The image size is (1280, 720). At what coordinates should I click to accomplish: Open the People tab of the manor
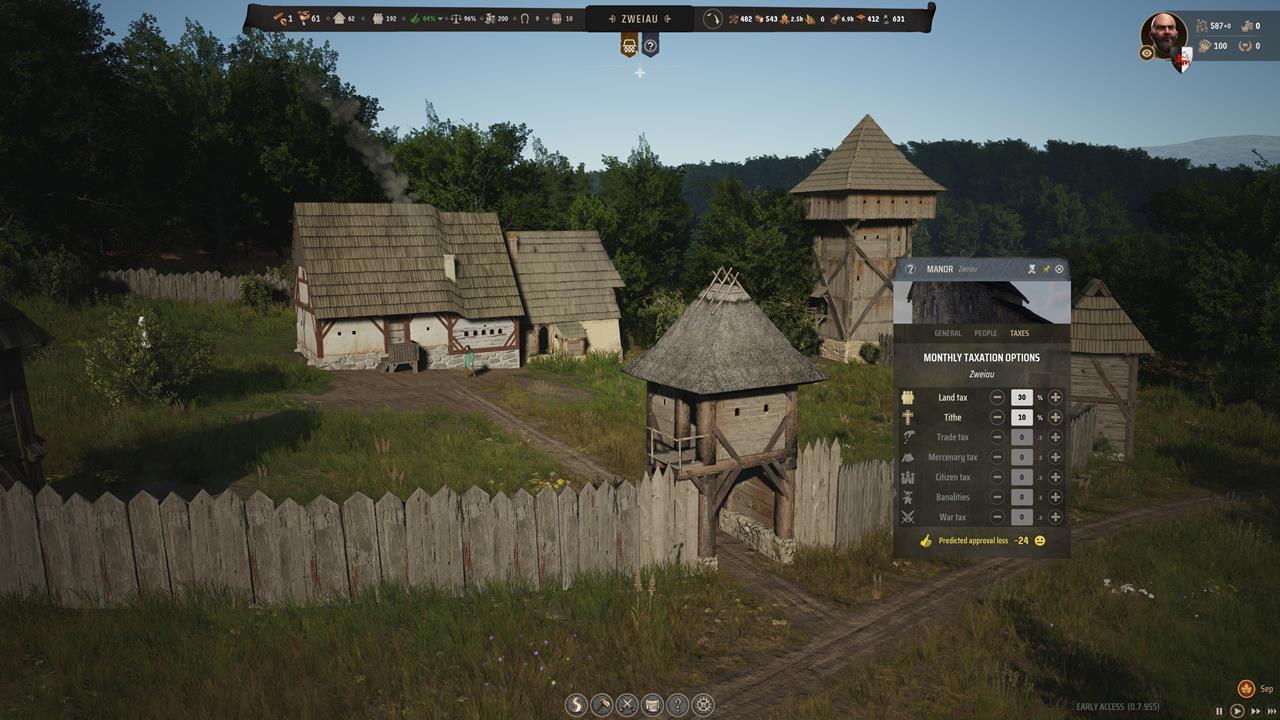(x=985, y=333)
